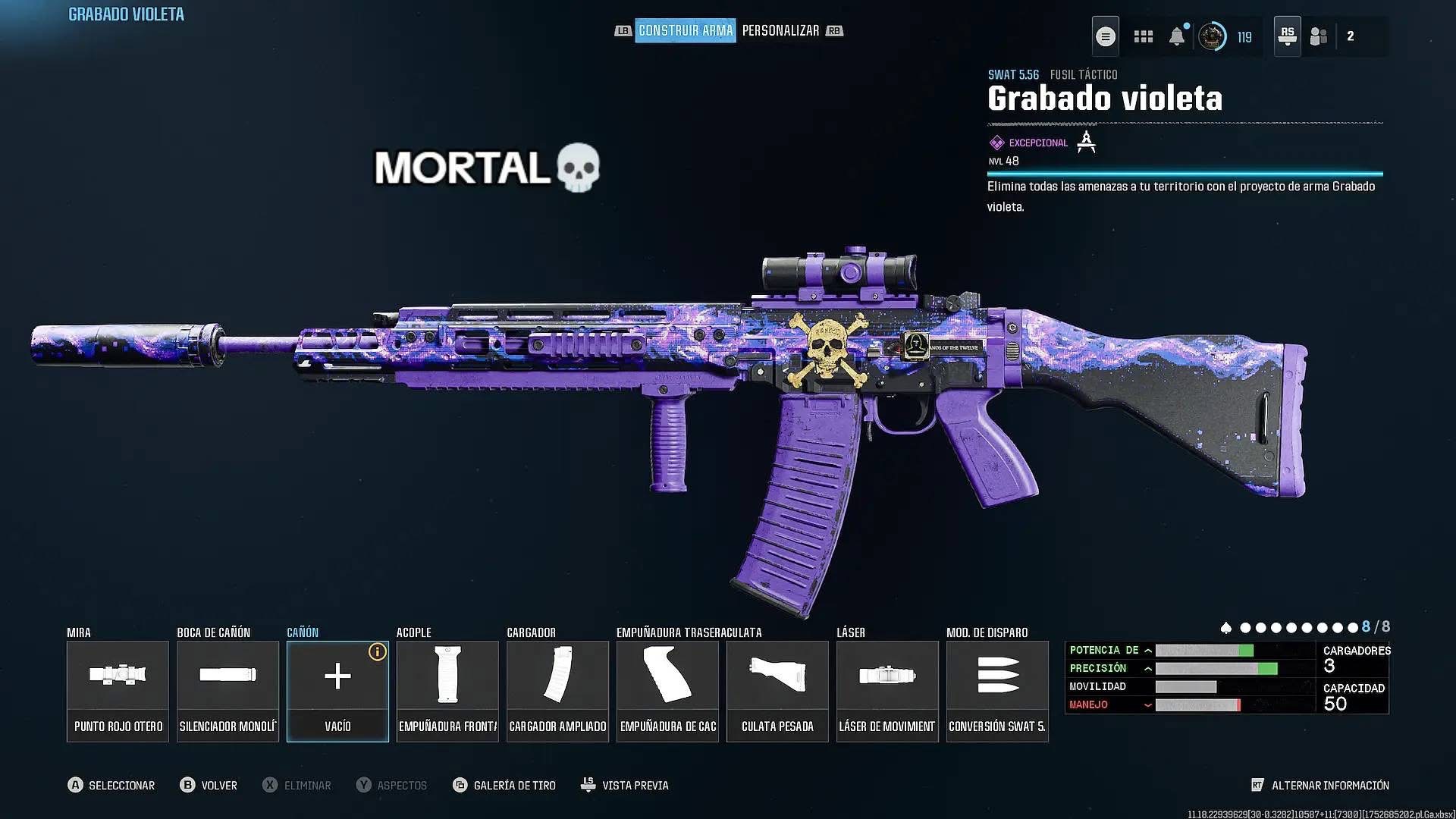
Task: Go back with the Volver option
Action: click(209, 786)
